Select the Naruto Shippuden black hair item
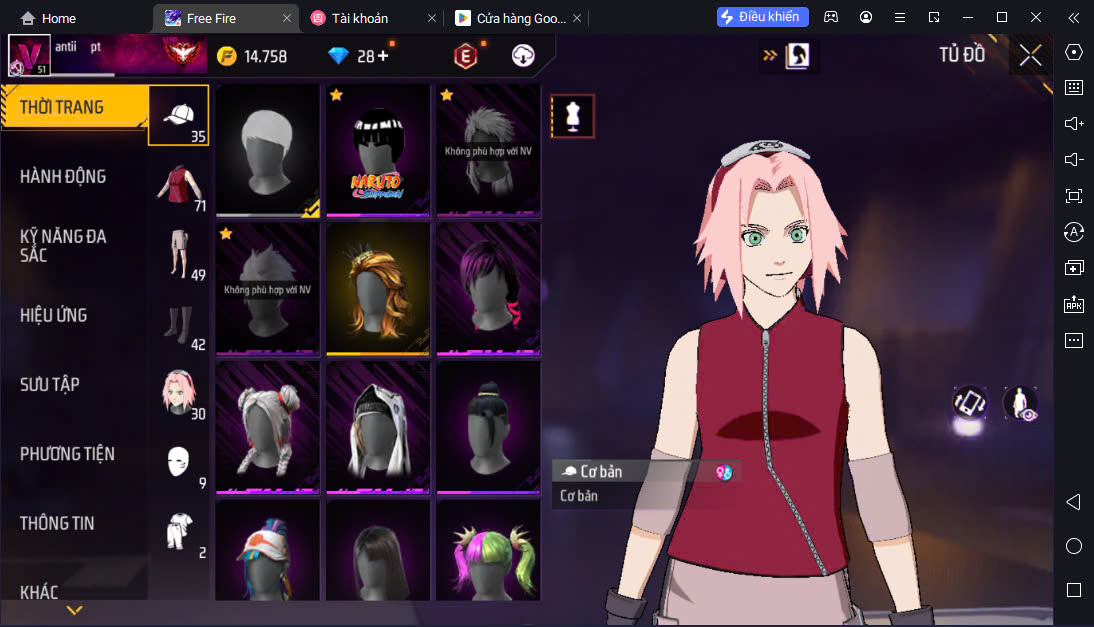1094x627 pixels. pyautogui.click(x=377, y=150)
